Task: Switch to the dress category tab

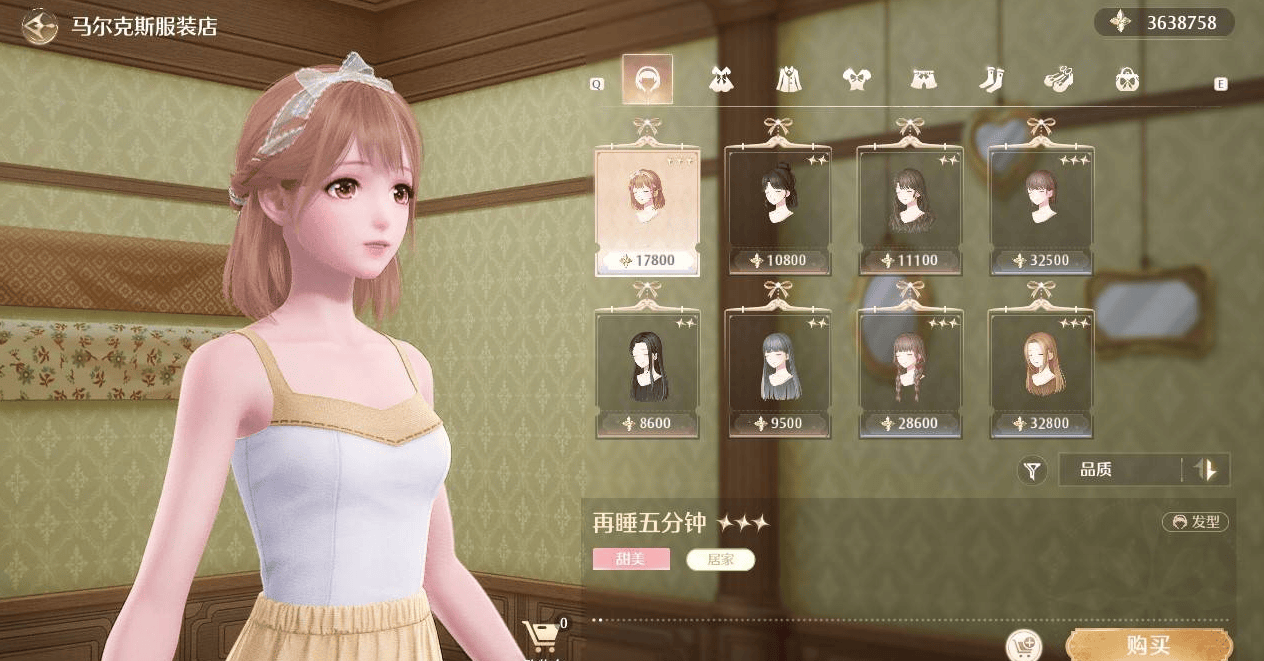Action: 721,80
